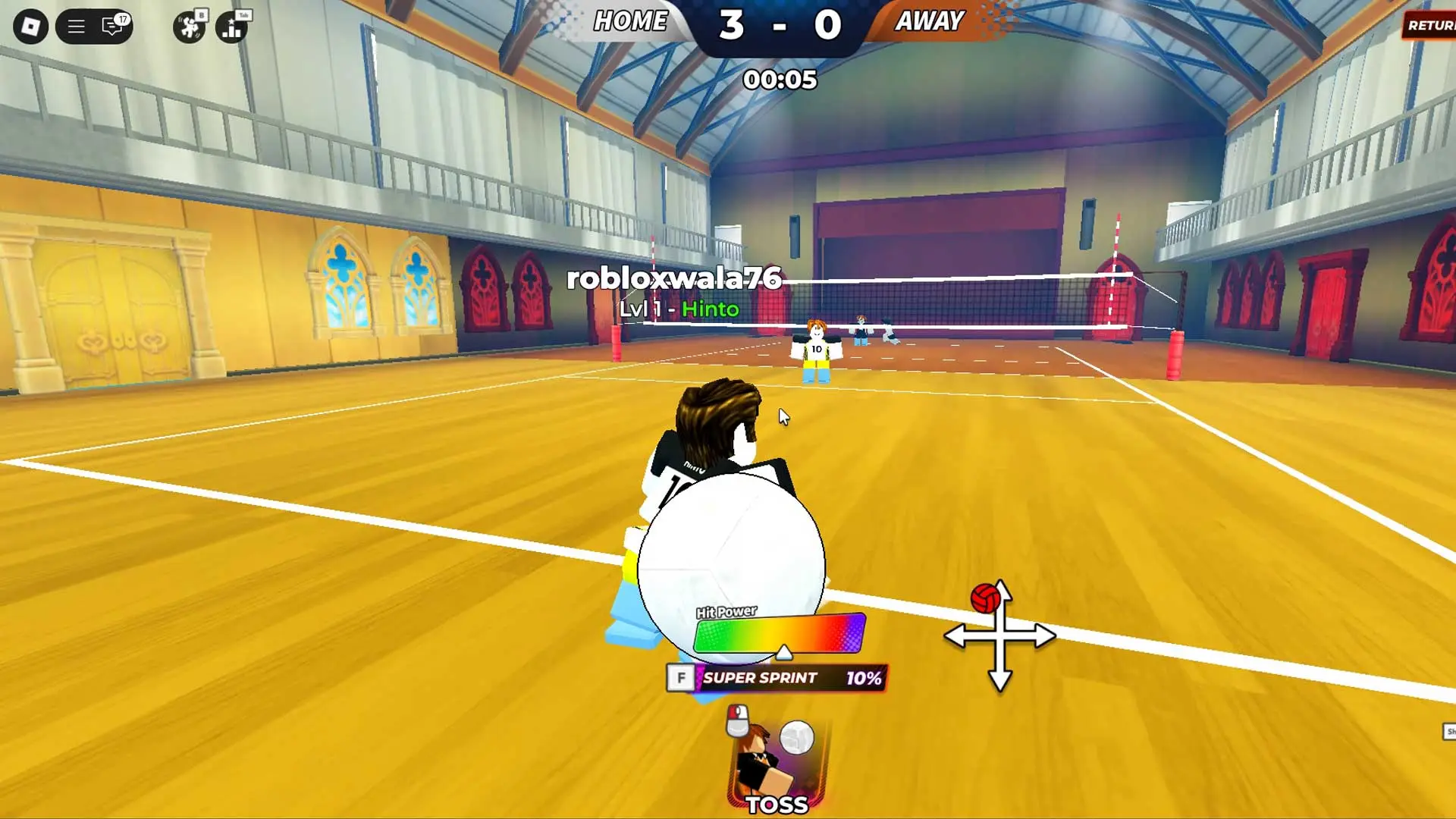This screenshot has width=1456, height=819.
Task: Open the chat bubble with 17 notifications
Action: click(112, 26)
